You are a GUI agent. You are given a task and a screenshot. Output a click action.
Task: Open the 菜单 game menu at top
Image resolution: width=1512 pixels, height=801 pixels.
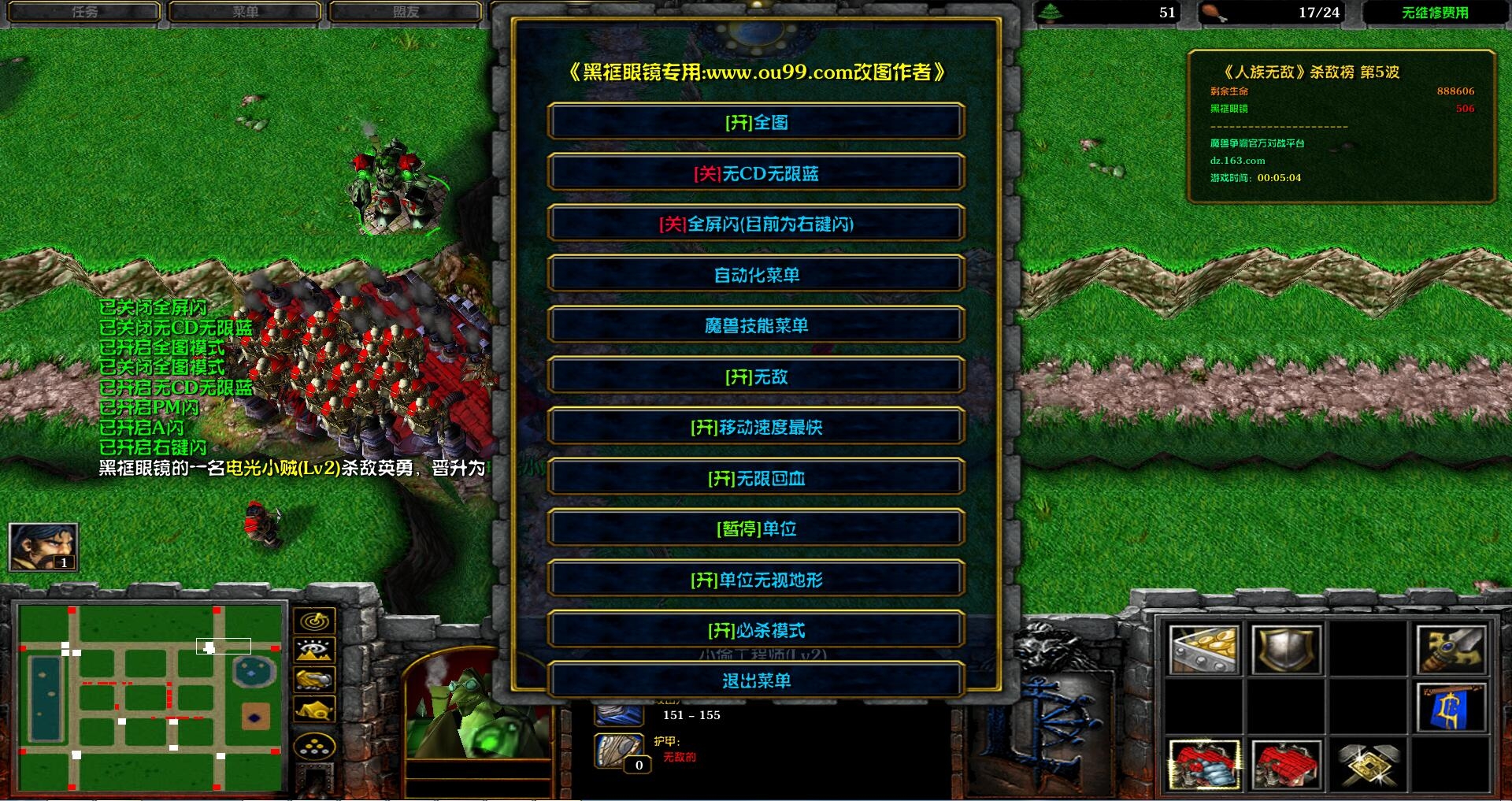(x=245, y=11)
